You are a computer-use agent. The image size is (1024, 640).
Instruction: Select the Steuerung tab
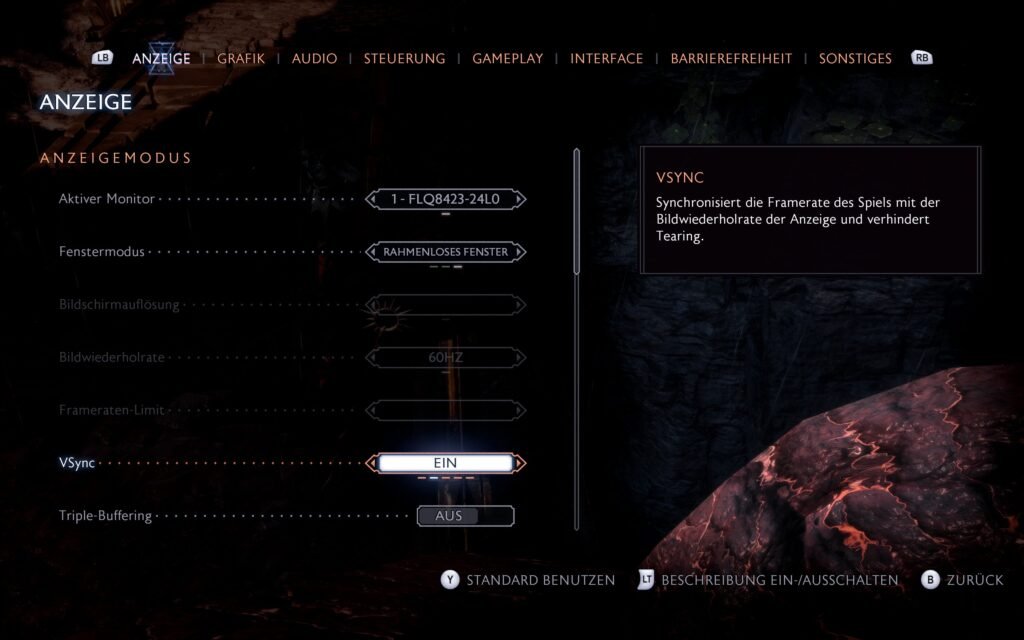pos(404,58)
